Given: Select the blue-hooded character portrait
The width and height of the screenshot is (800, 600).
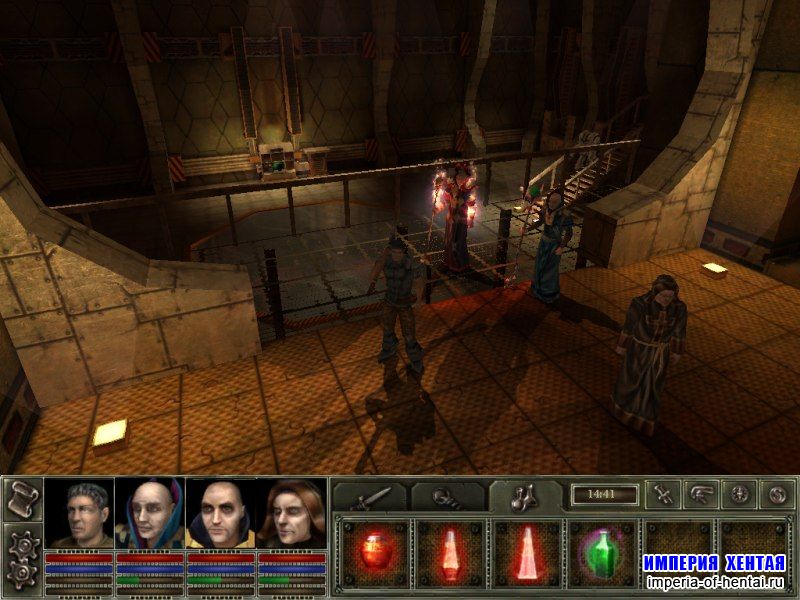Looking at the screenshot, I should 150,514.
